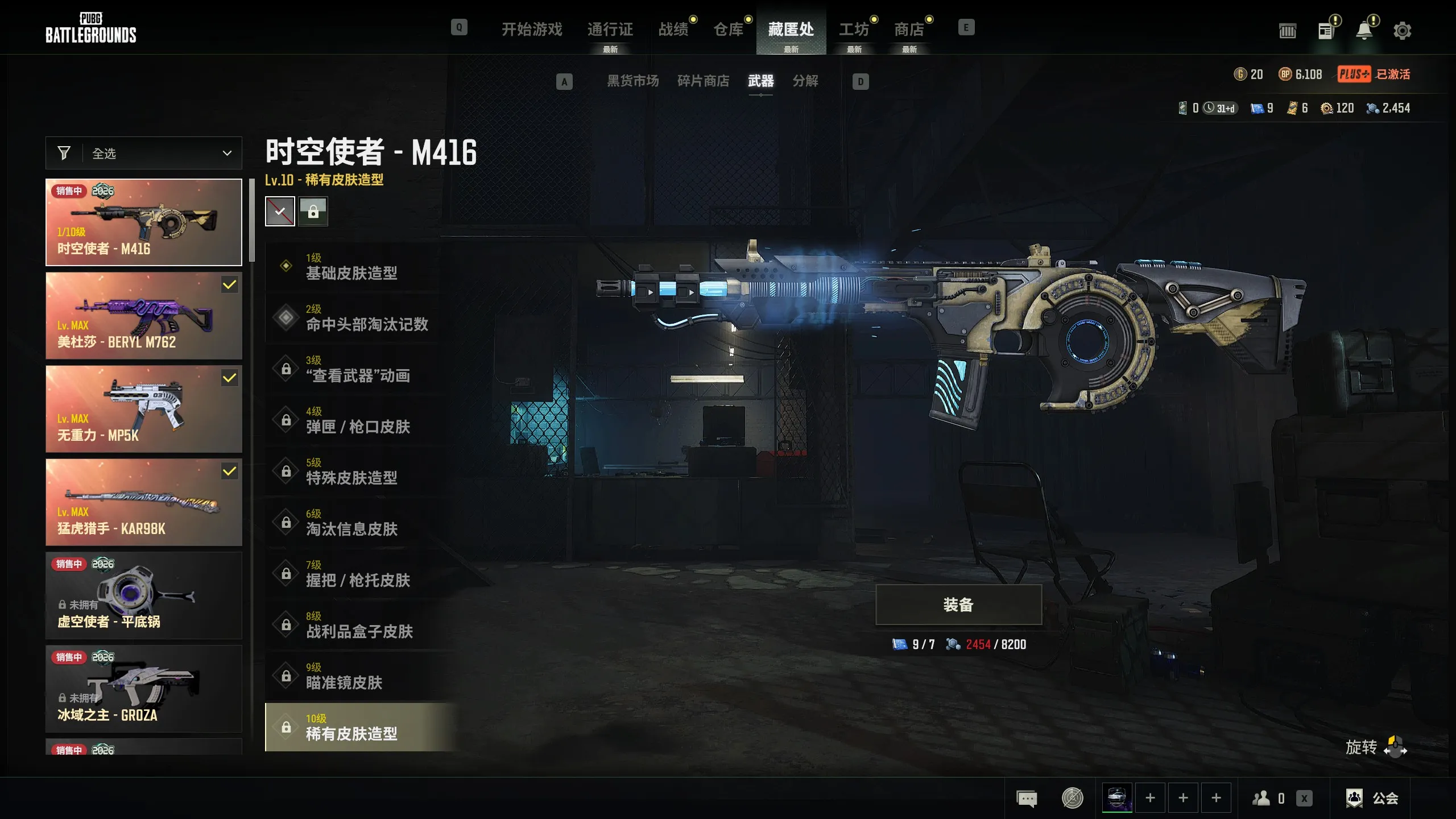Open the 通行证 pass tab
Image resolution: width=1456 pixels, height=819 pixels.
(x=610, y=29)
